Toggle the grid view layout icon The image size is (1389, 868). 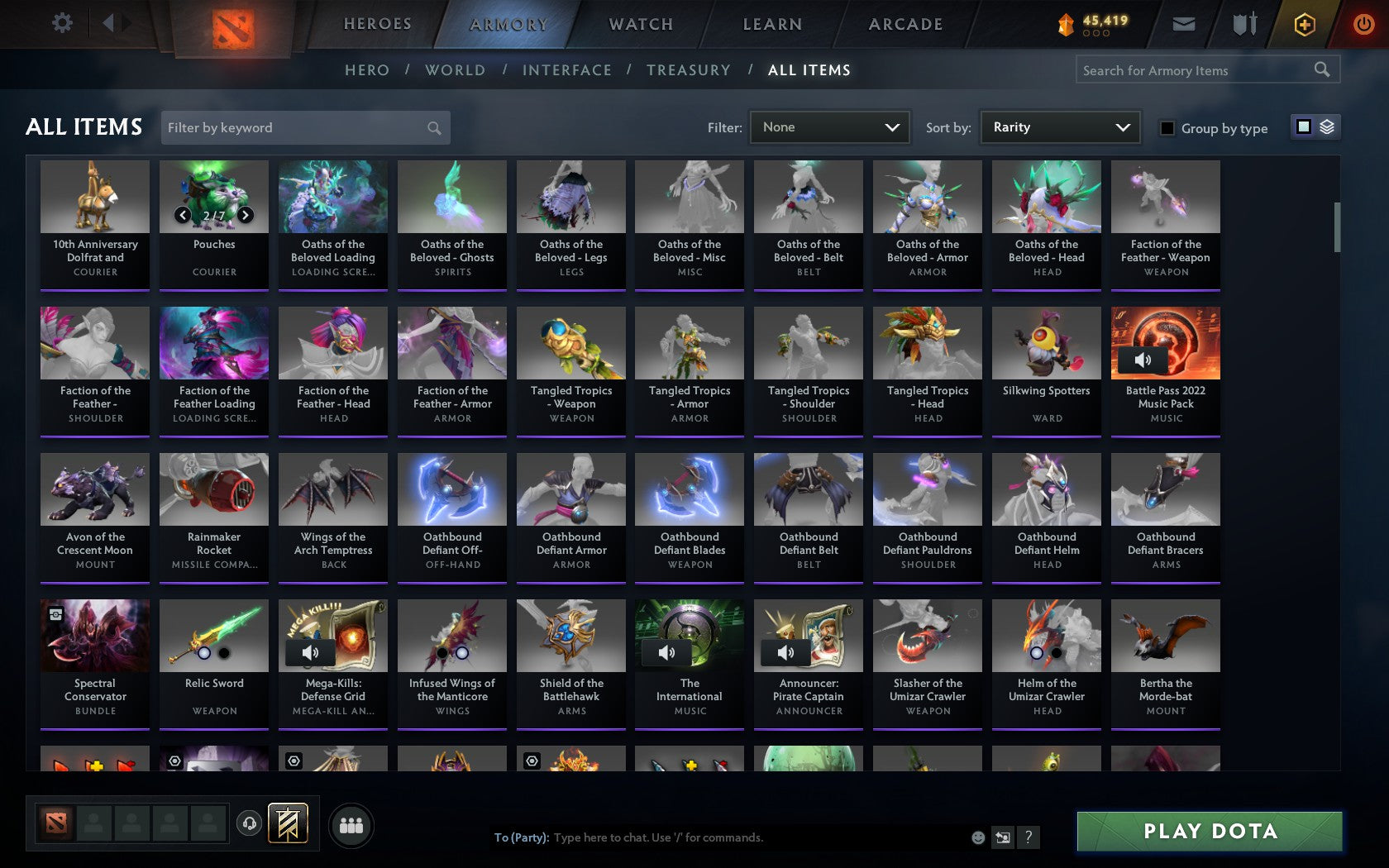click(1303, 127)
